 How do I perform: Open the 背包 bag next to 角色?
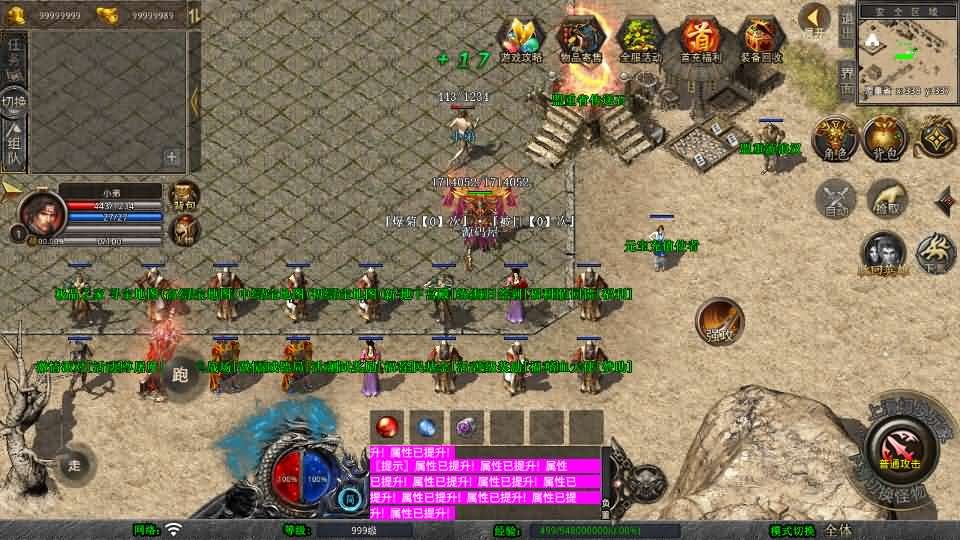[x=884, y=140]
